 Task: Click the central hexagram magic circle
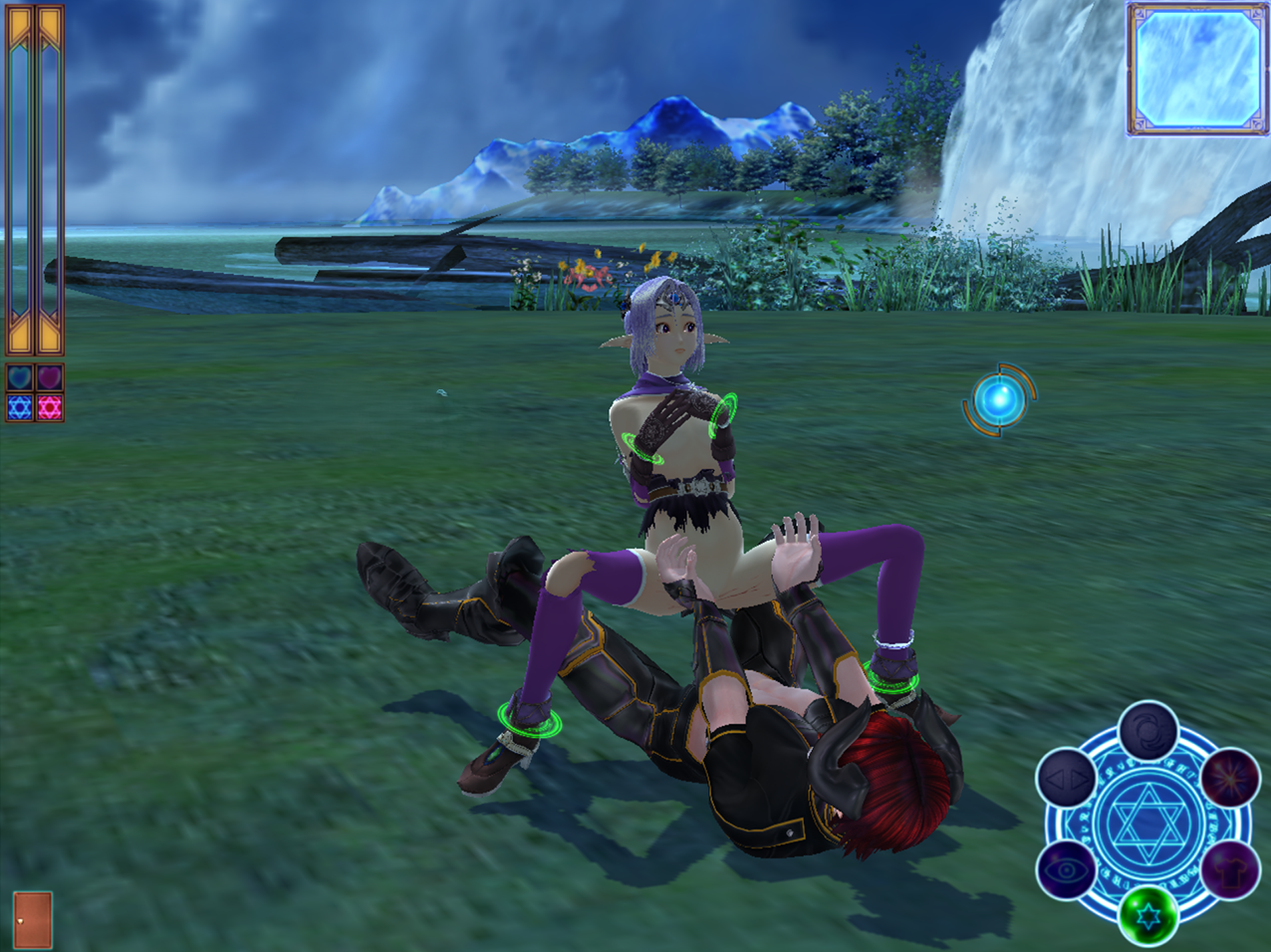point(1147,824)
